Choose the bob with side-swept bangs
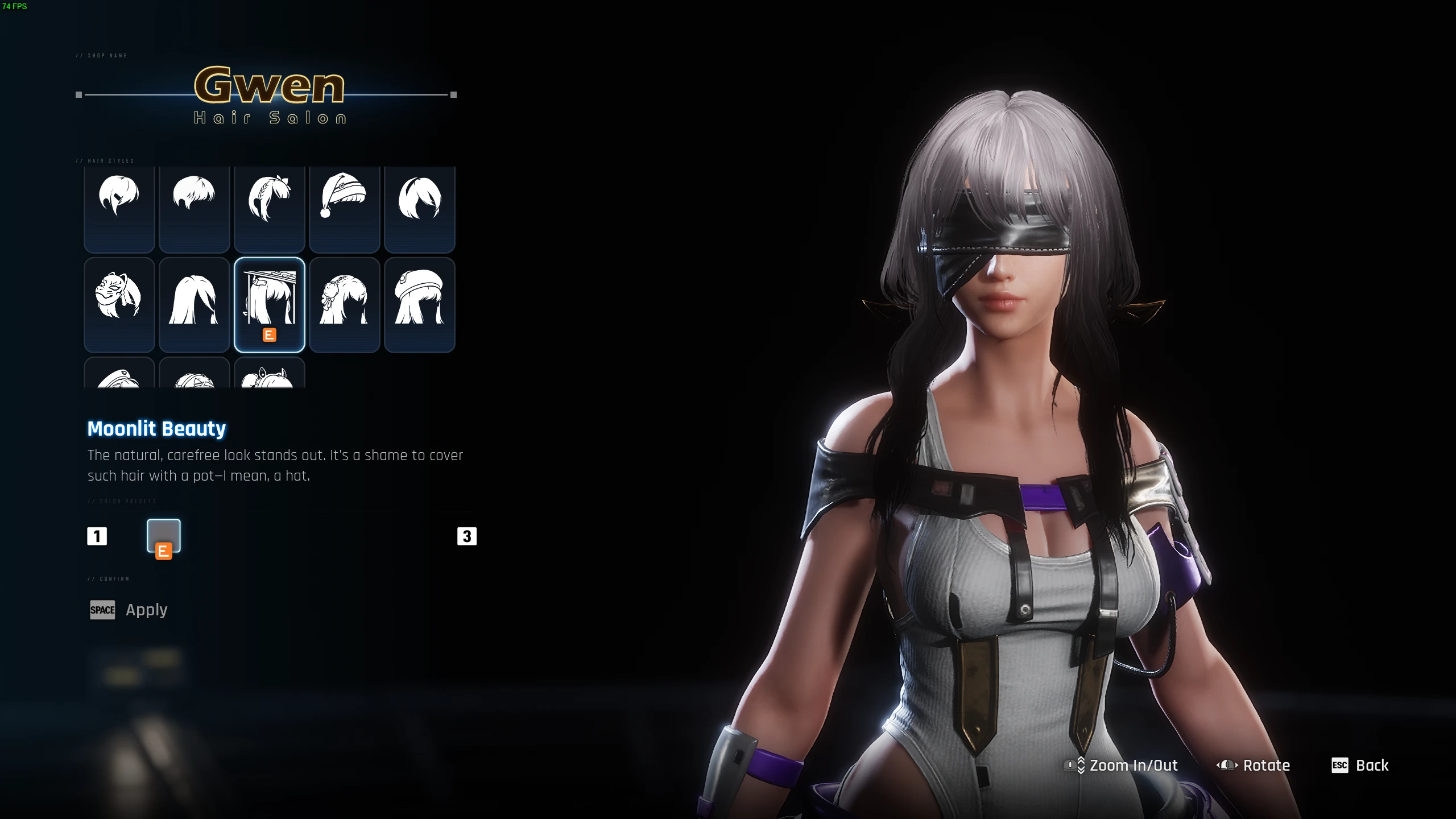Viewport: 1456px width, 819px height. point(419,209)
